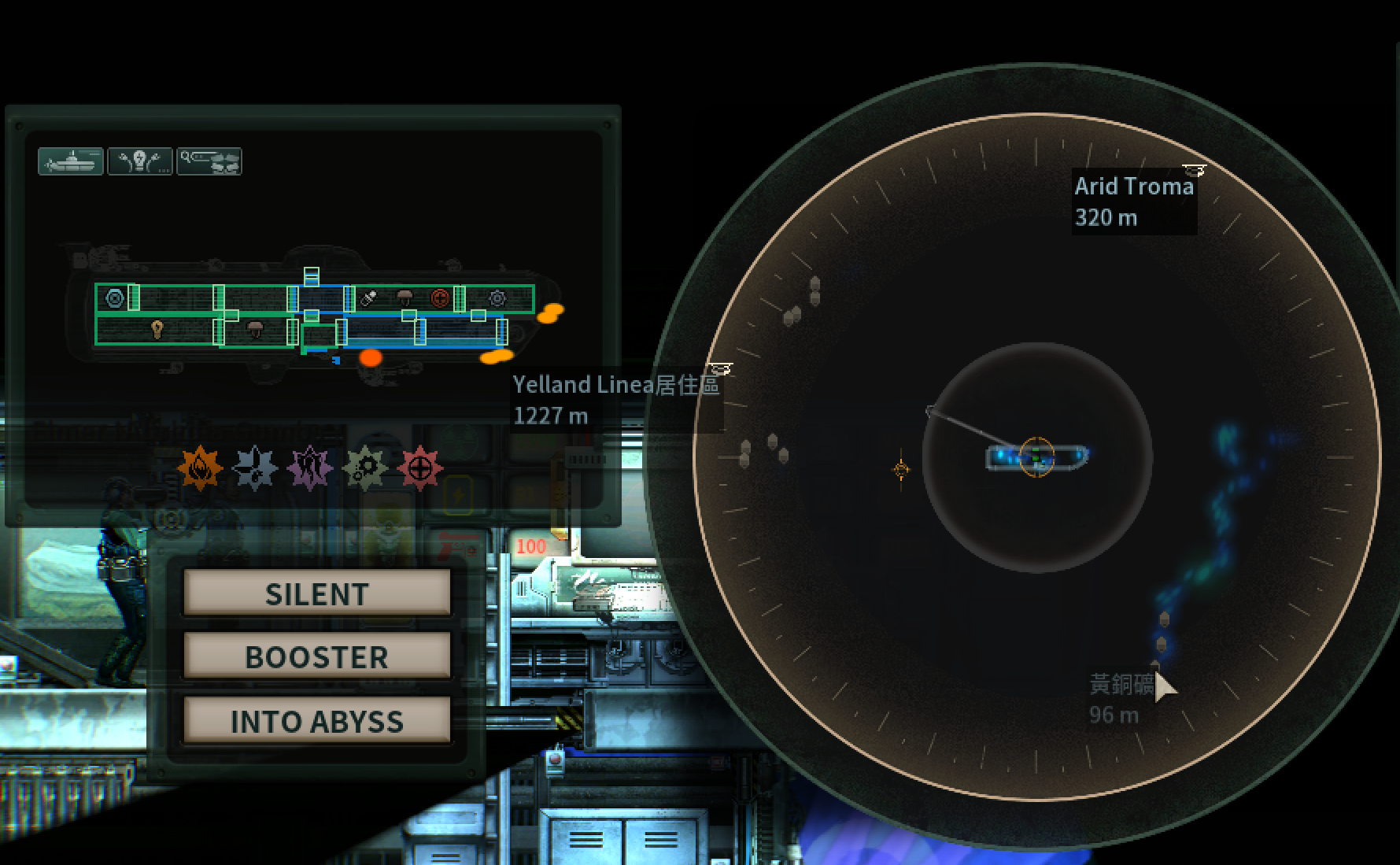1400x865 pixels.
Task: Select the INTO ABYSS button
Action: click(x=316, y=720)
